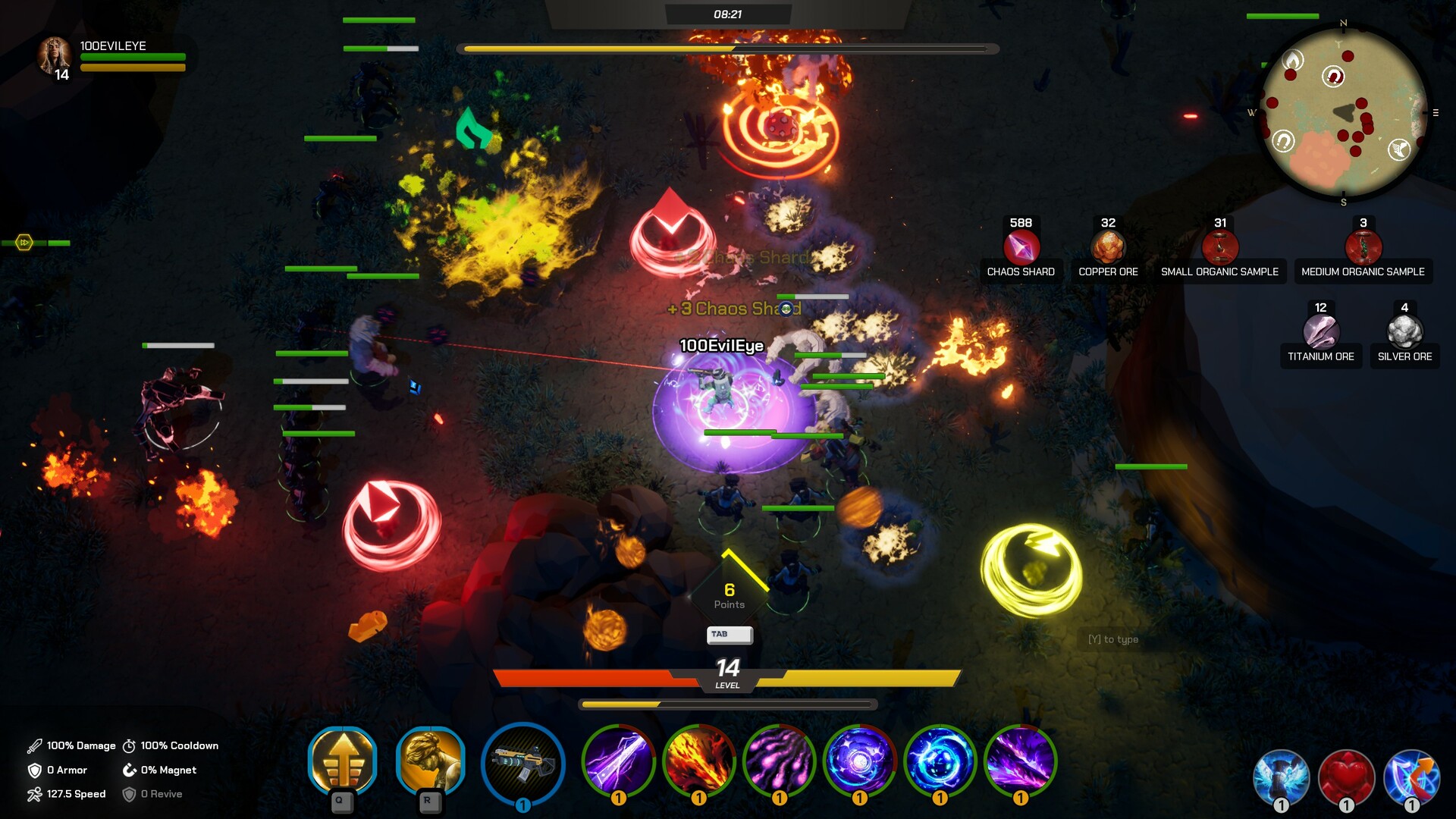Select the Small Organic Sample resource

point(1219,248)
